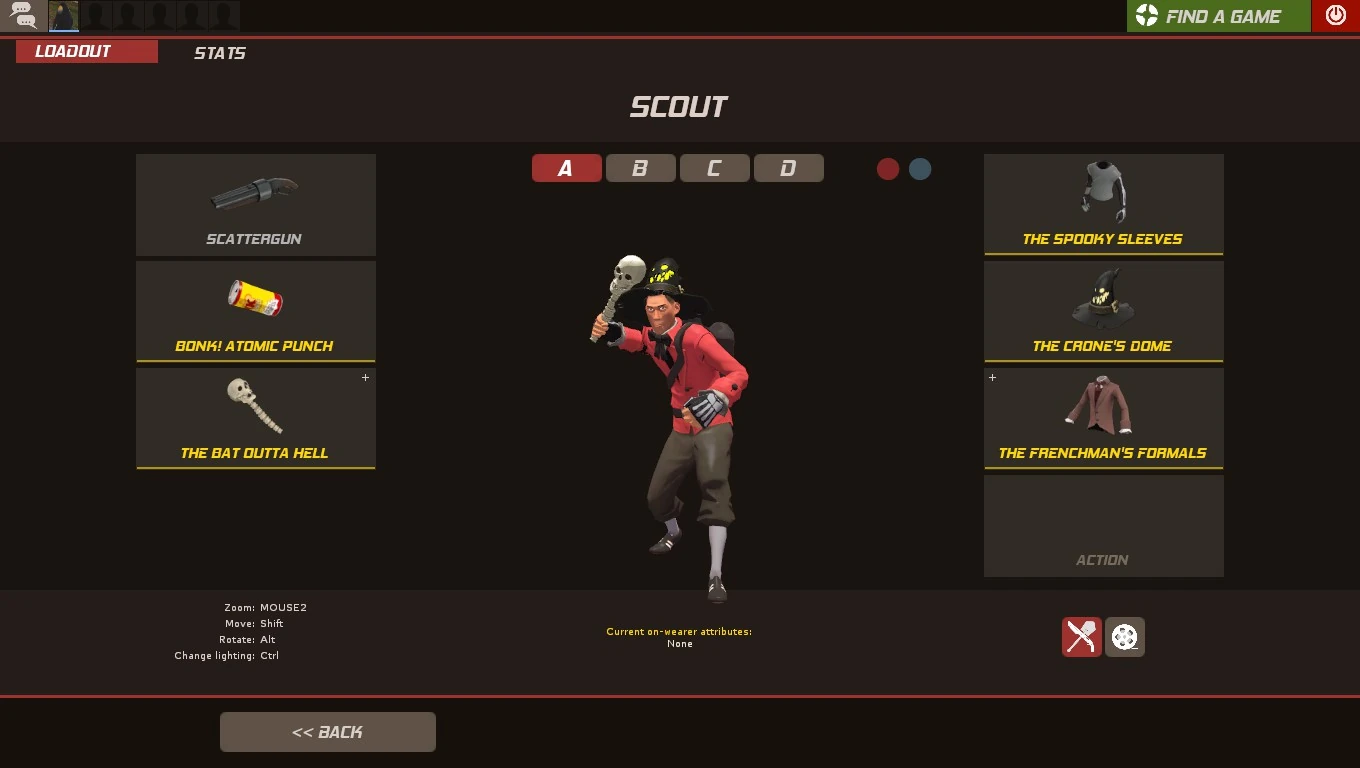Click the TF2 logo beside Find a Game
Image resolution: width=1360 pixels, height=768 pixels.
coord(1146,16)
